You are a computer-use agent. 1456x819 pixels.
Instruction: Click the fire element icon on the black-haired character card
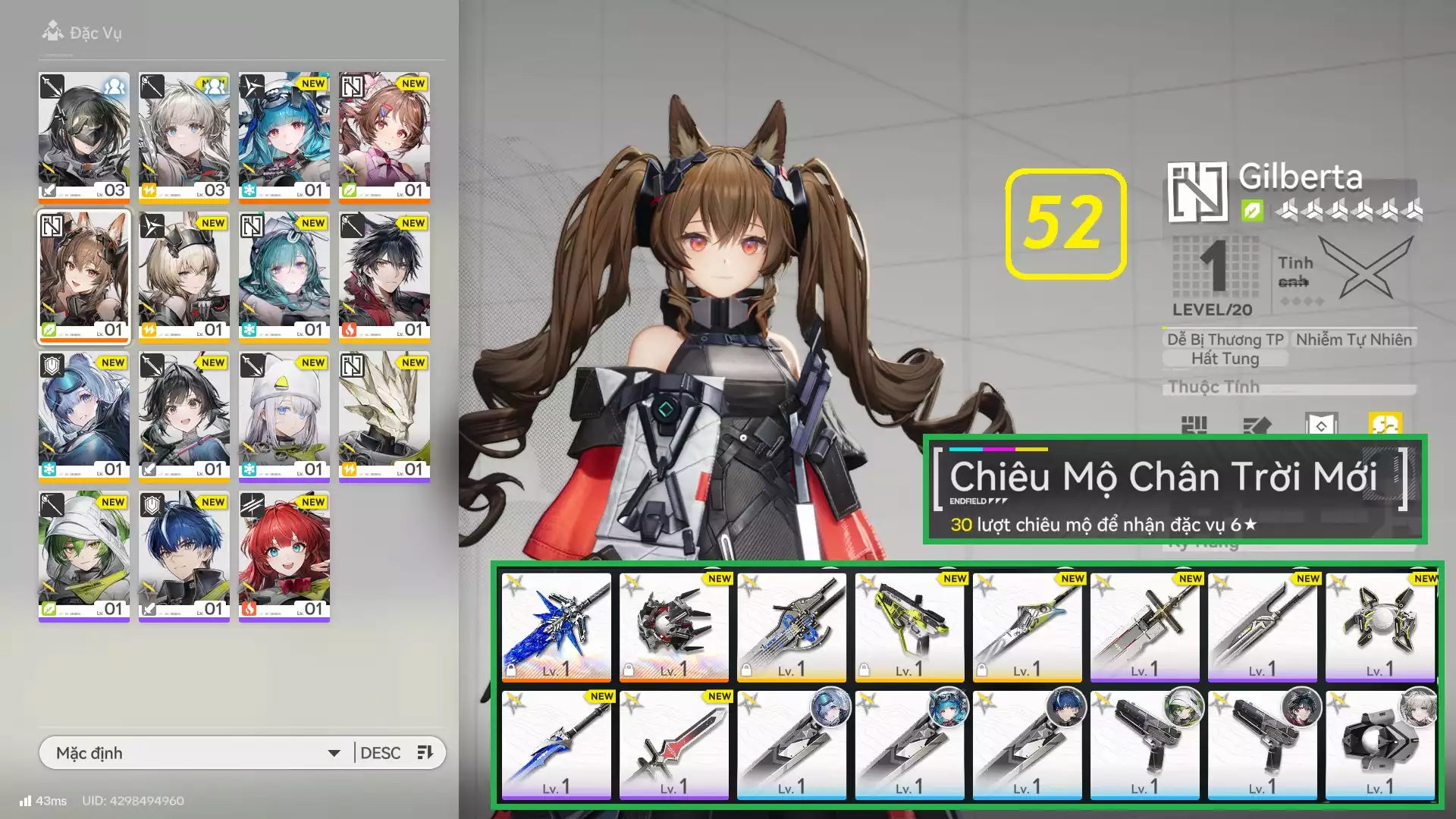coord(350,330)
